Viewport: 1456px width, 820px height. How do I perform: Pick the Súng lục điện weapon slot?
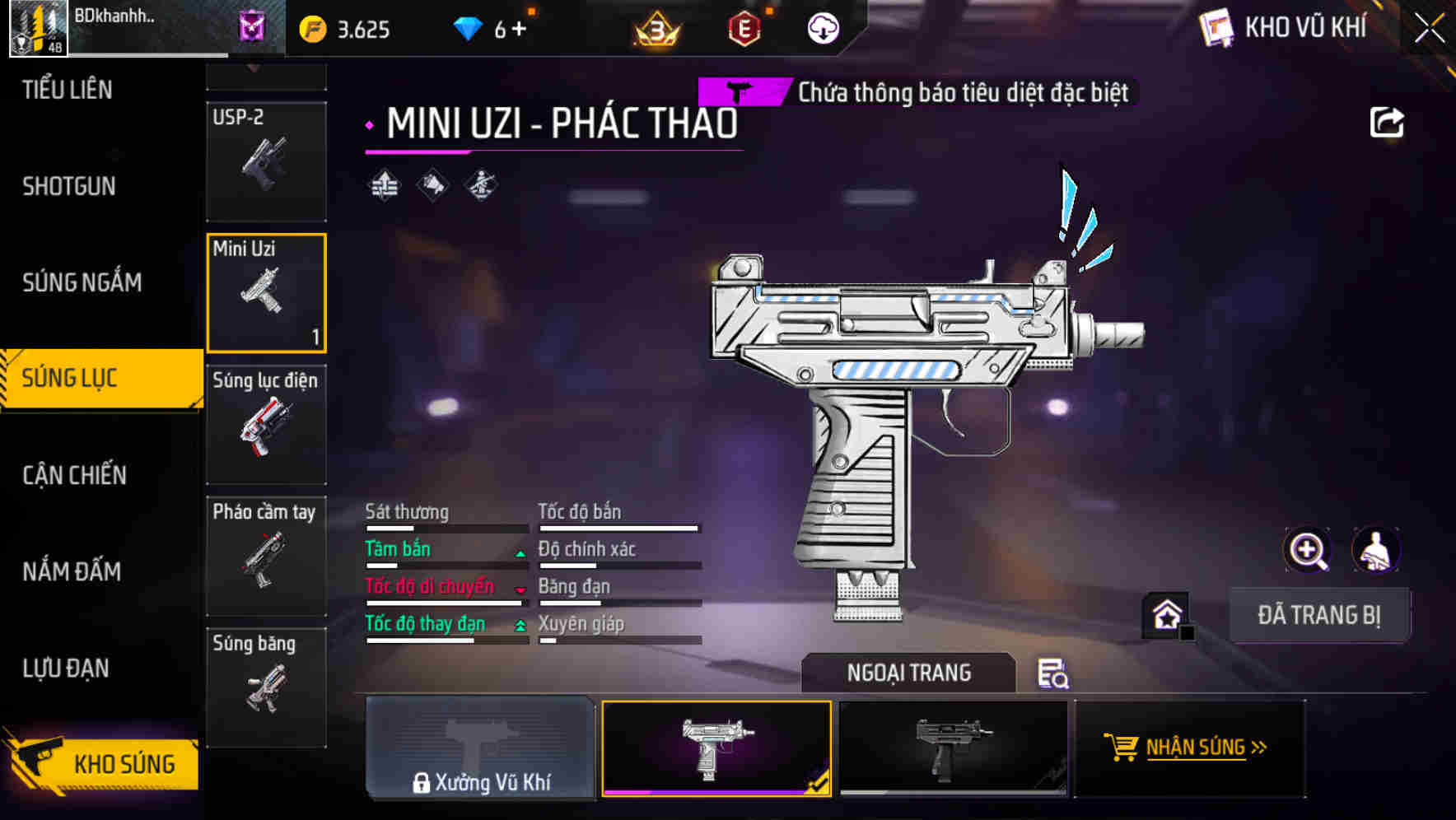266,425
